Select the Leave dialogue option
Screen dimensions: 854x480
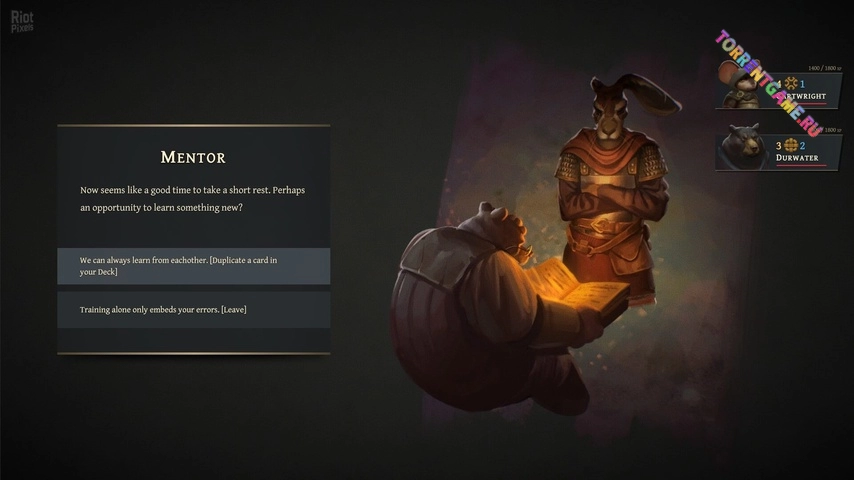coord(193,310)
